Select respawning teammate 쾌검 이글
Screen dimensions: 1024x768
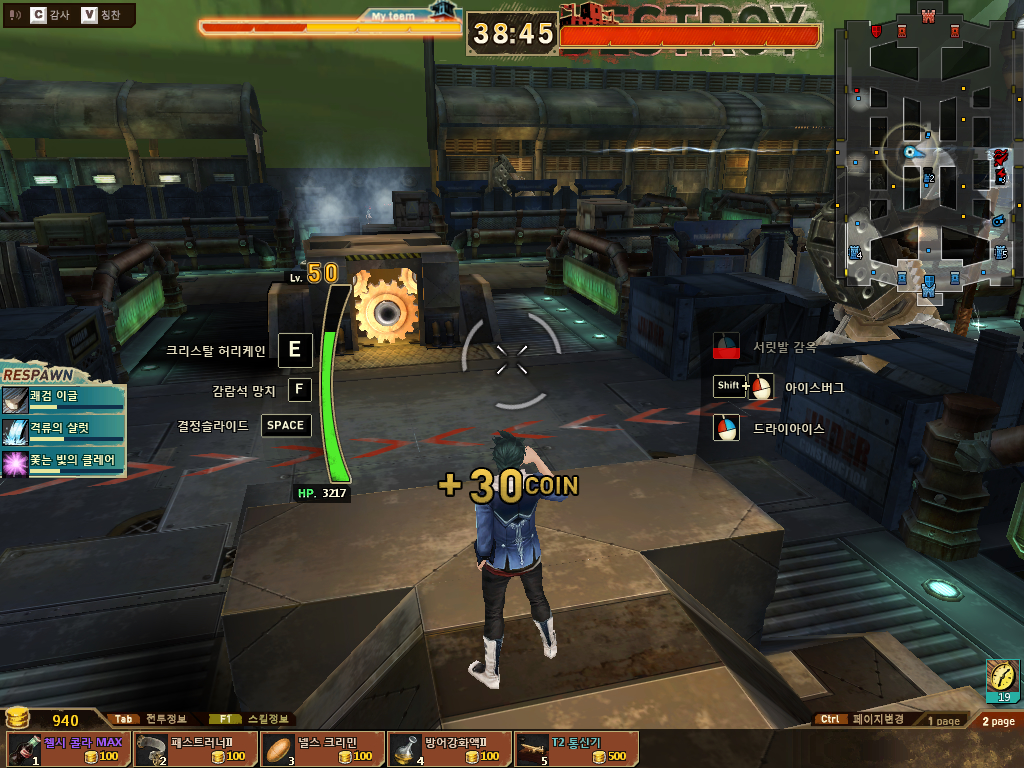coord(64,397)
